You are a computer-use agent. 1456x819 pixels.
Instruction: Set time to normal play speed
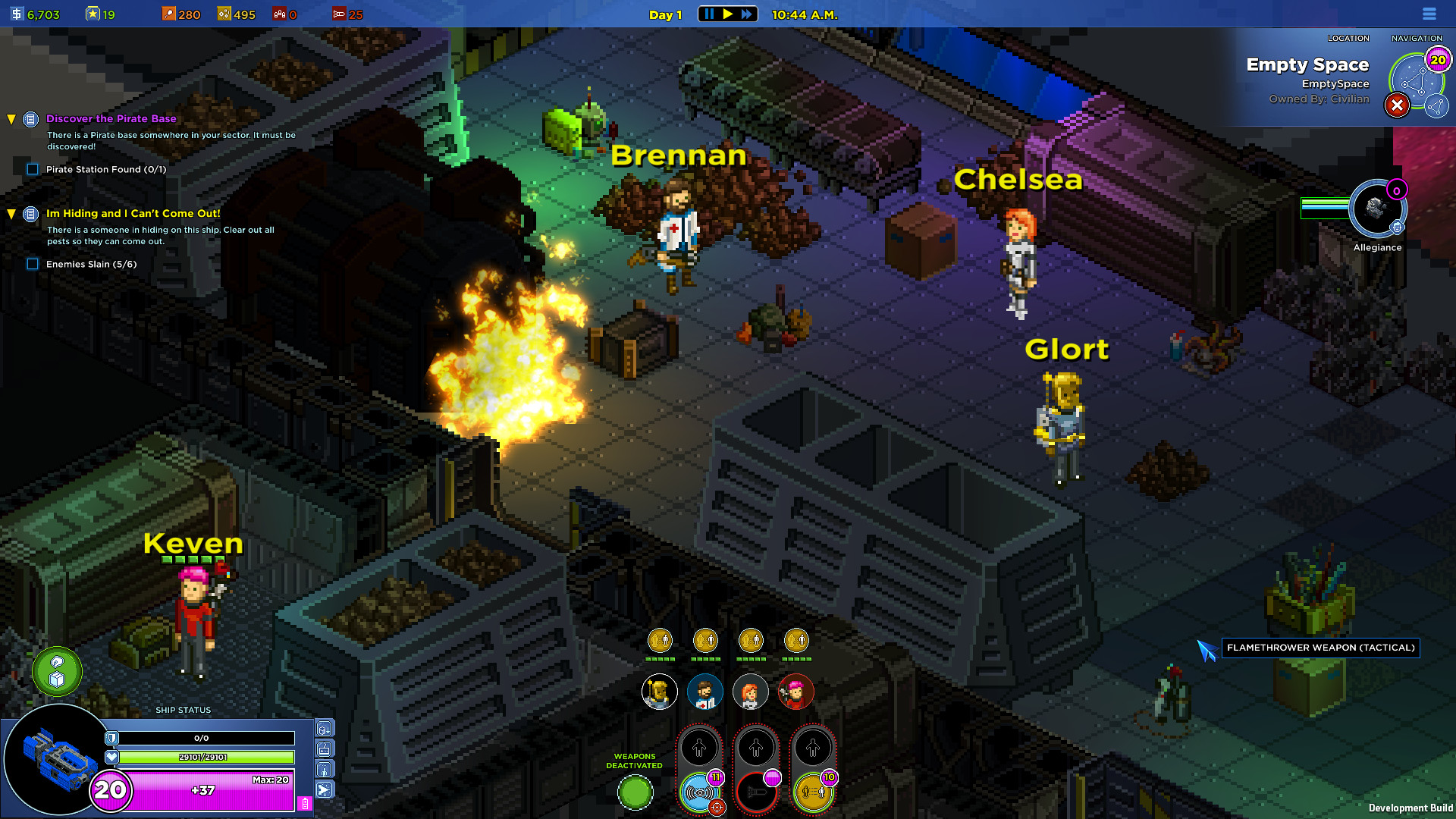(728, 14)
